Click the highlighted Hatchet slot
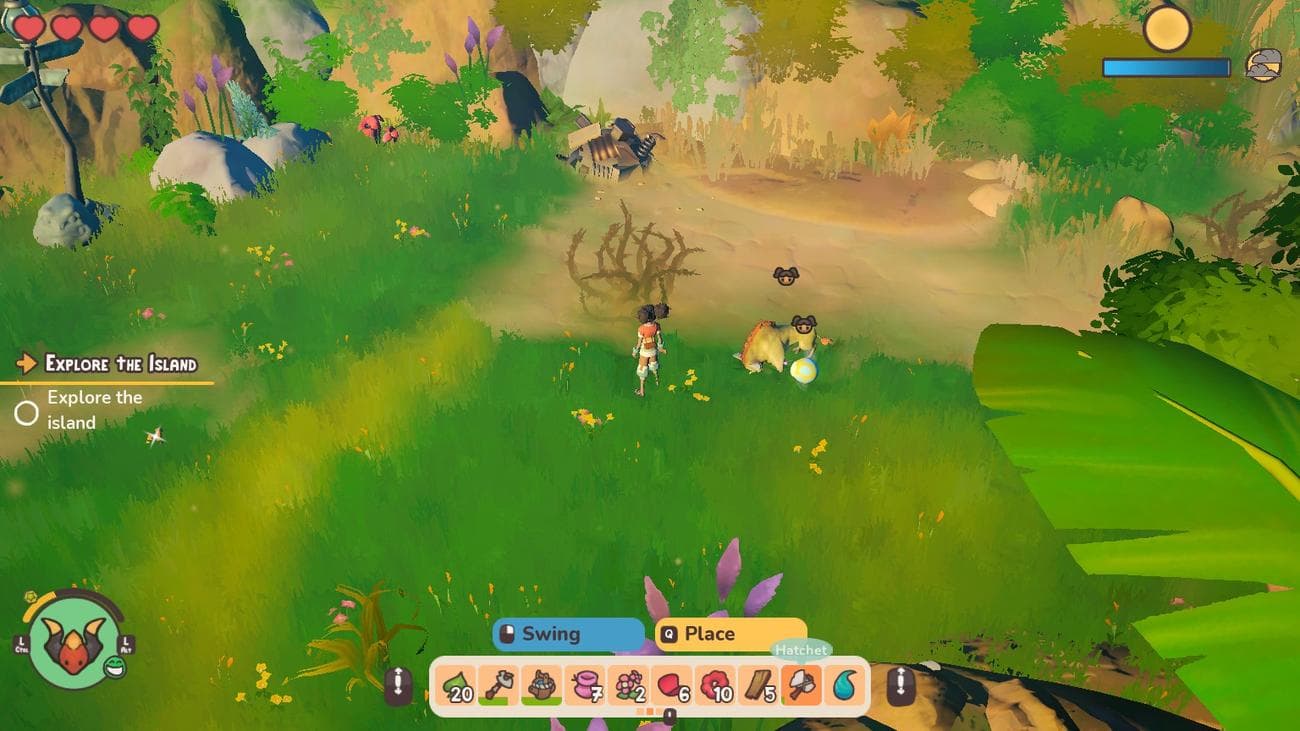1300x731 pixels. click(x=801, y=686)
